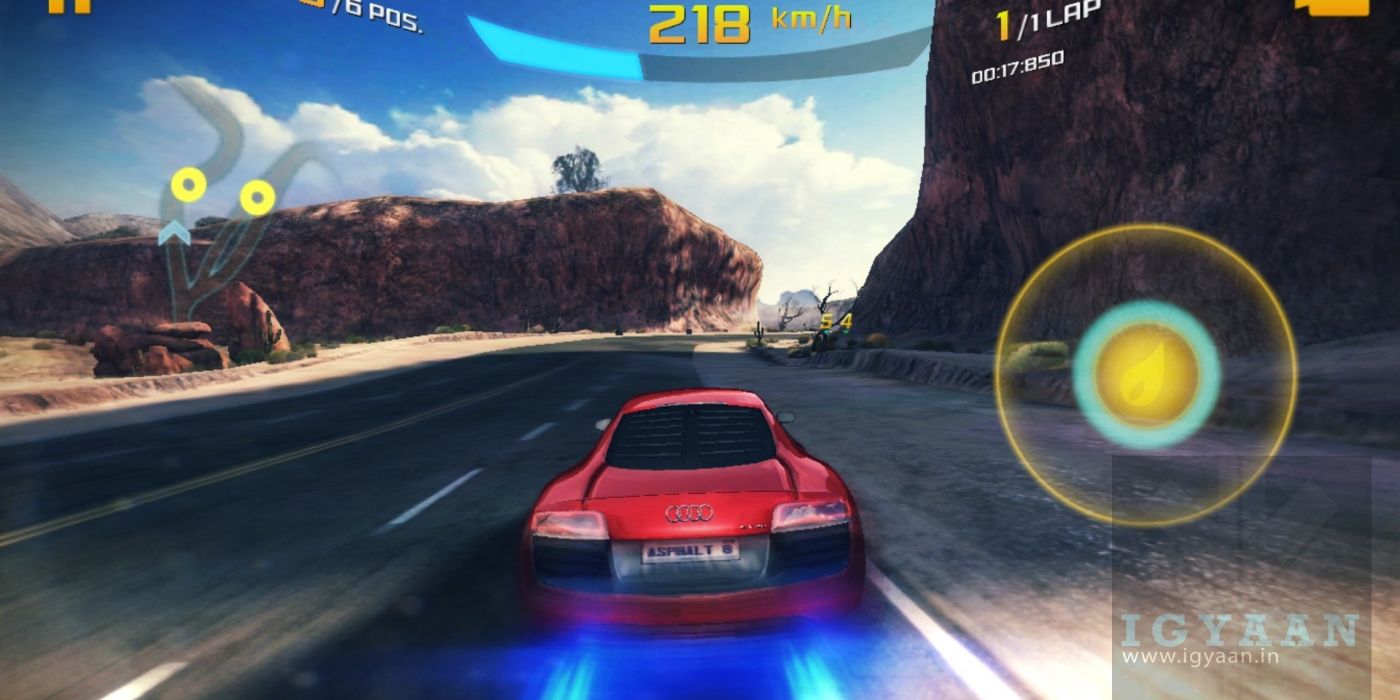Activate the yellow nitro boost button
Image resolution: width=1400 pixels, height=700 pixels.
point(1146,375)
